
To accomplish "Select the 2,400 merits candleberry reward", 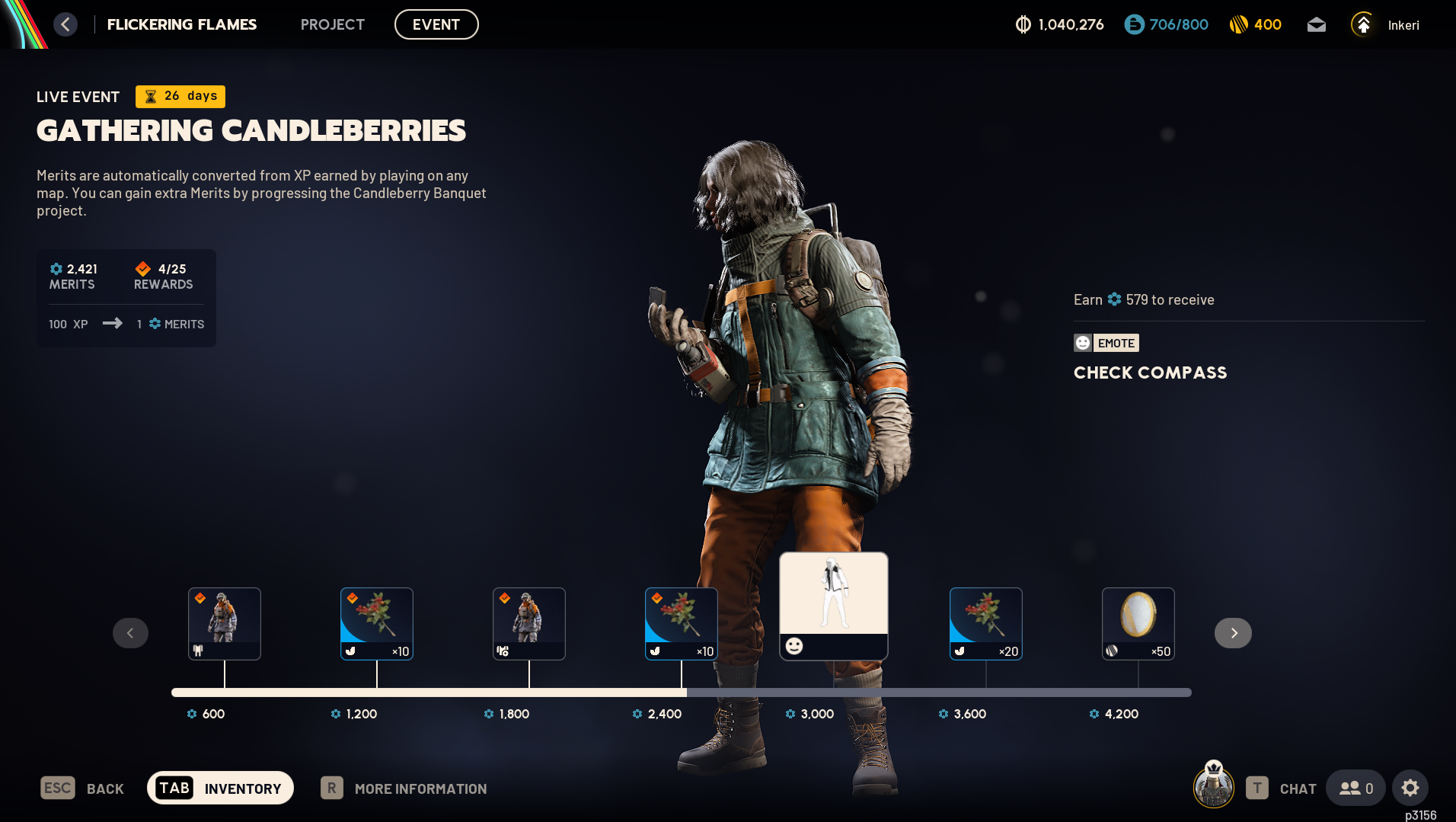I will coord(681,623).
